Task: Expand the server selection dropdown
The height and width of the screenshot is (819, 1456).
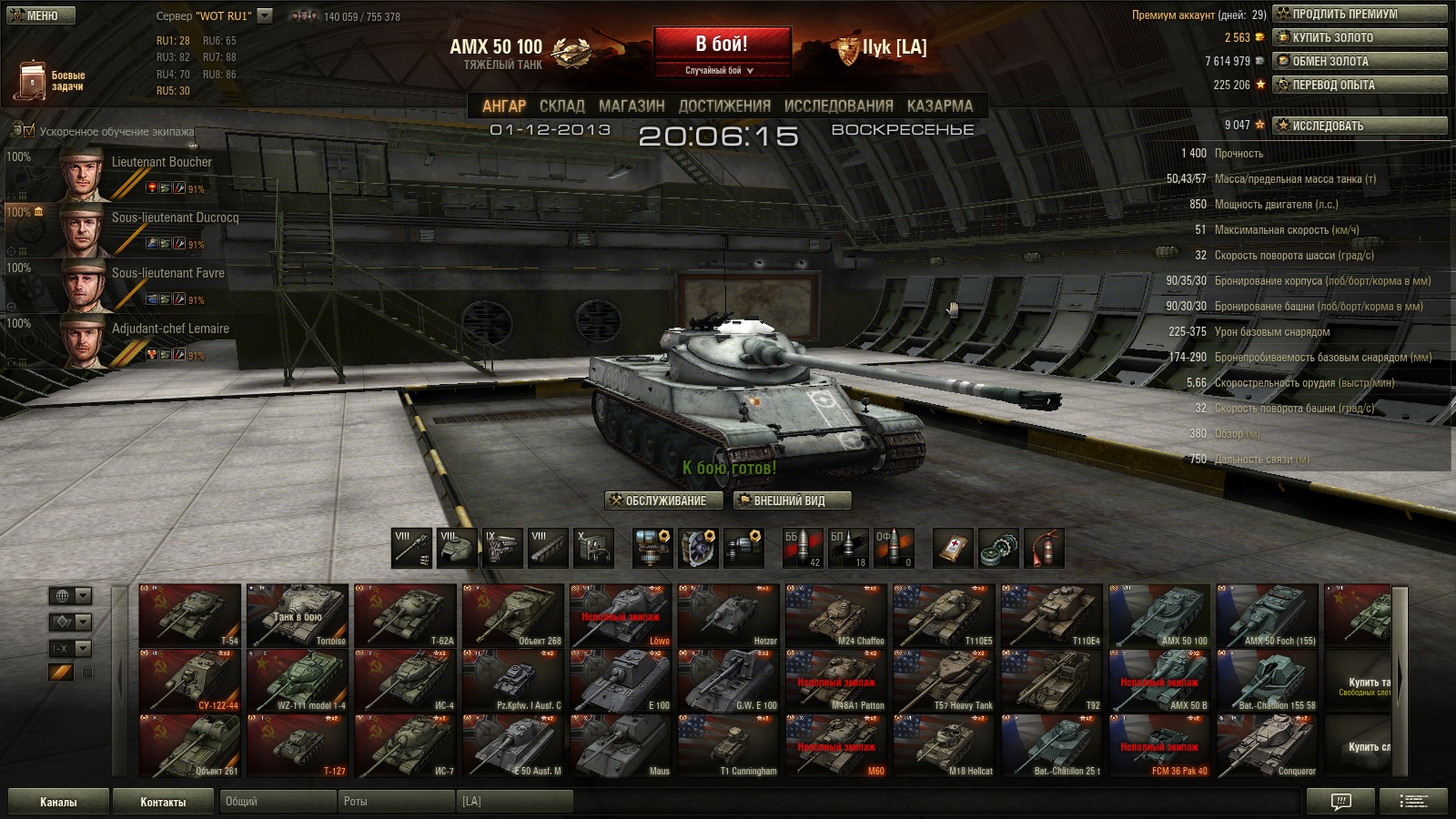Action: click(265, 15)
